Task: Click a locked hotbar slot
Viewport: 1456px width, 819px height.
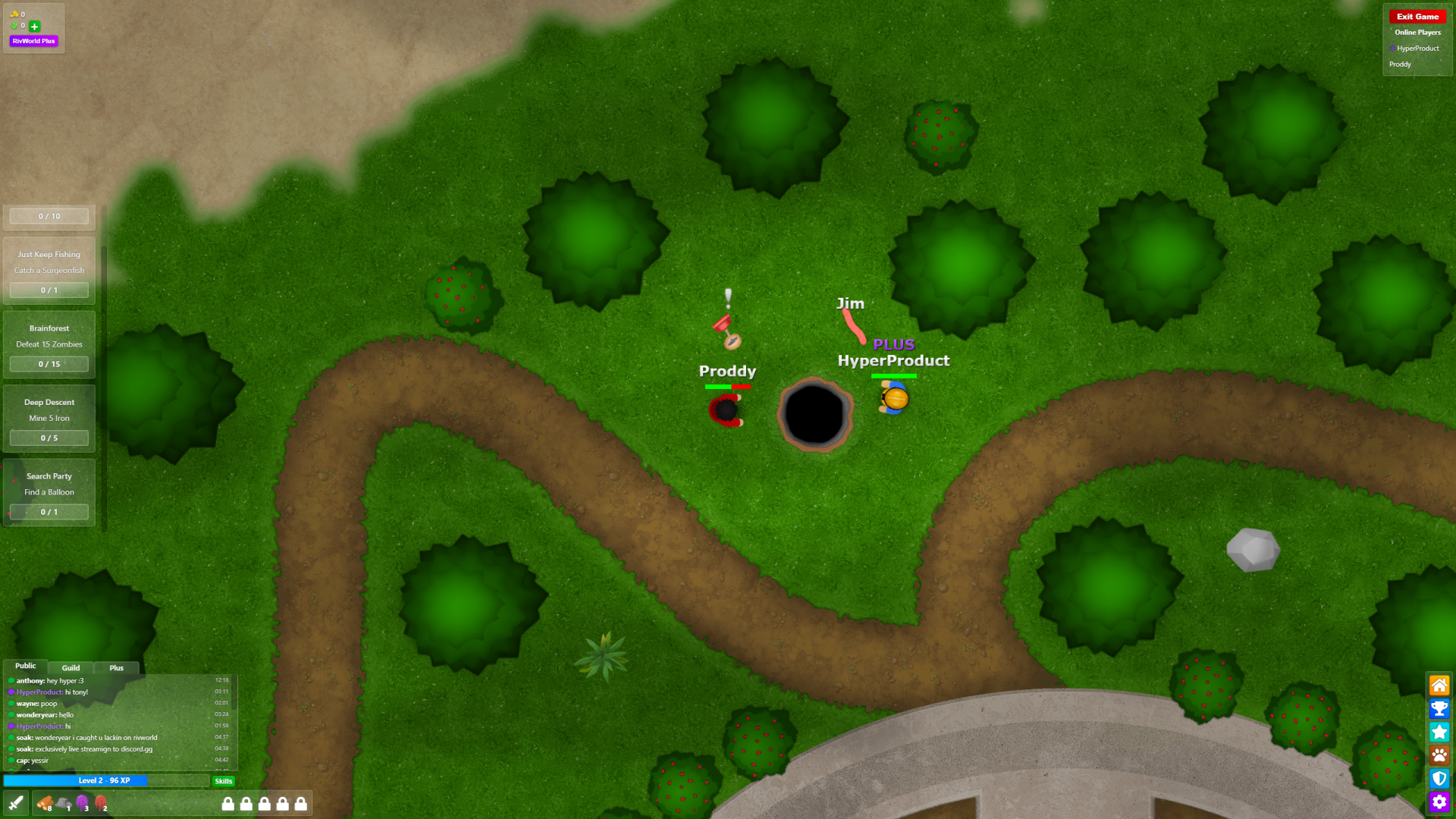Action: 227,803
